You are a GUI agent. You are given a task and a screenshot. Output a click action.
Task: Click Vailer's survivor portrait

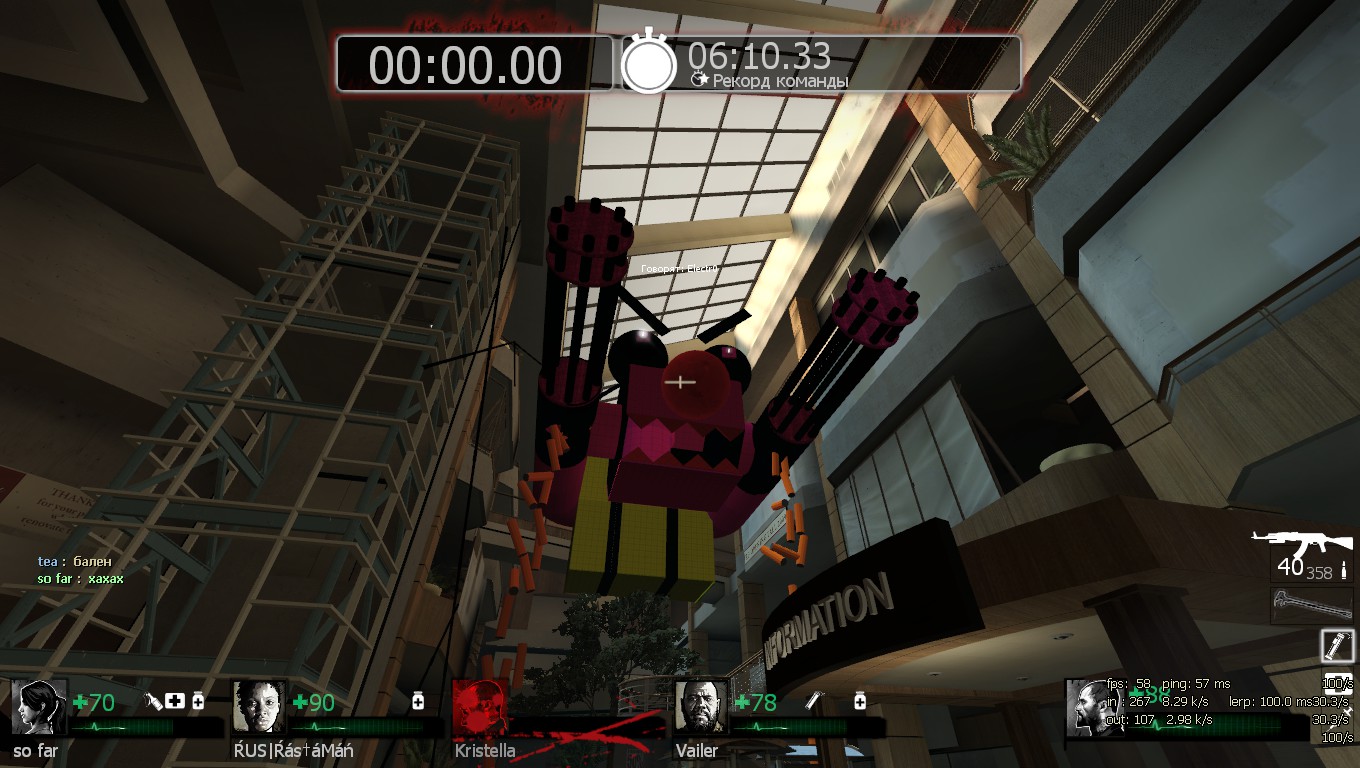(x=699, y=707)
